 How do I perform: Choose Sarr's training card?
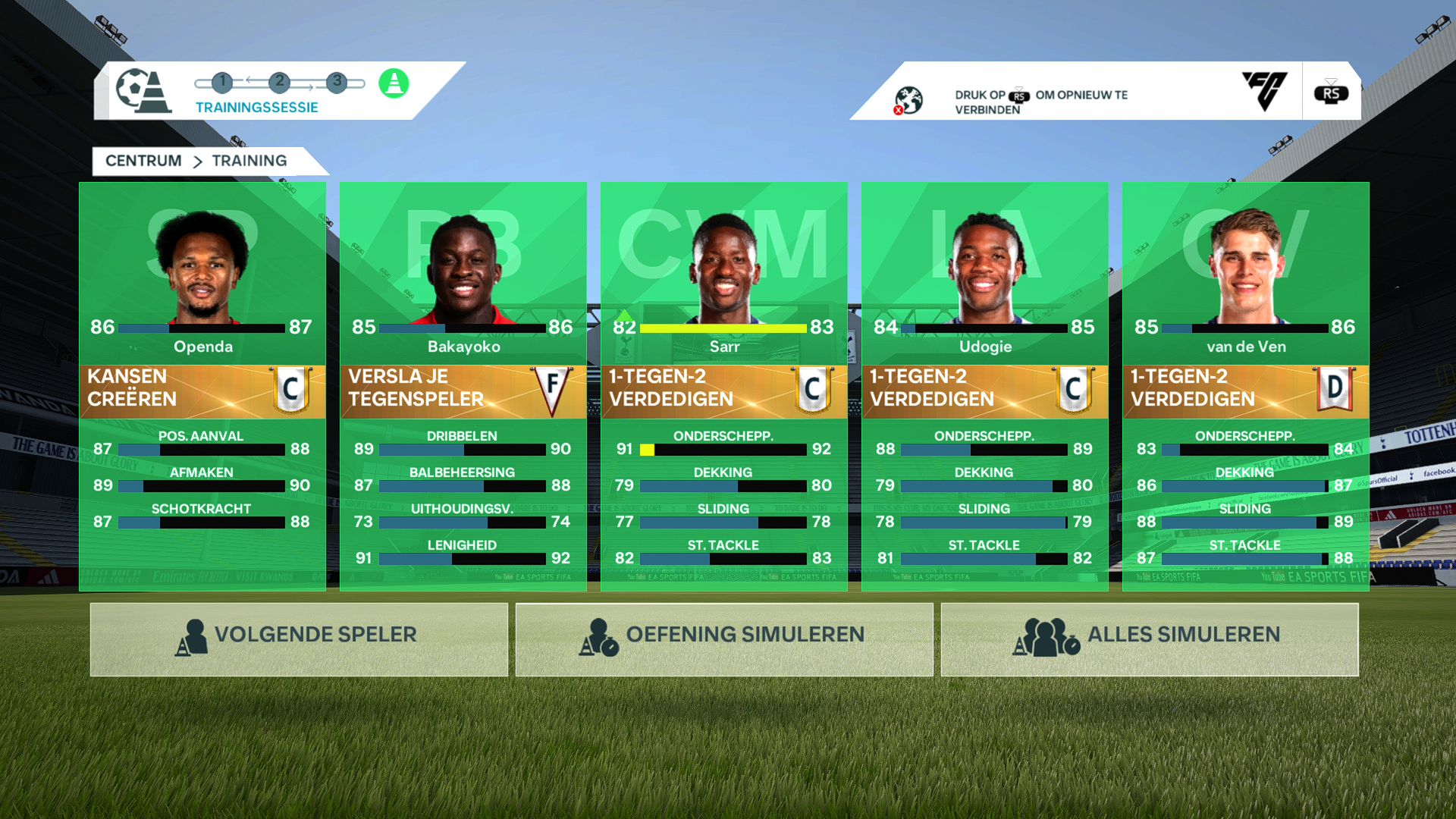(x=724, y=273)
